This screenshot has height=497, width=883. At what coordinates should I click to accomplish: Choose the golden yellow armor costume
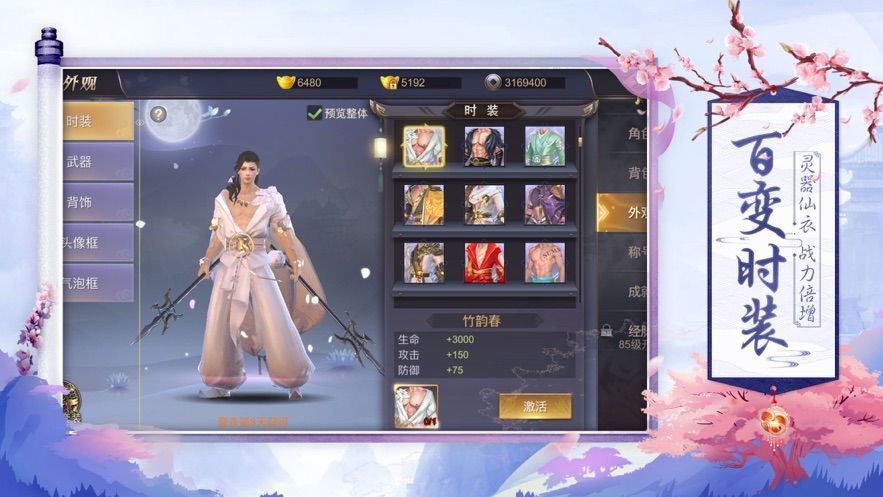pos(424,204)
